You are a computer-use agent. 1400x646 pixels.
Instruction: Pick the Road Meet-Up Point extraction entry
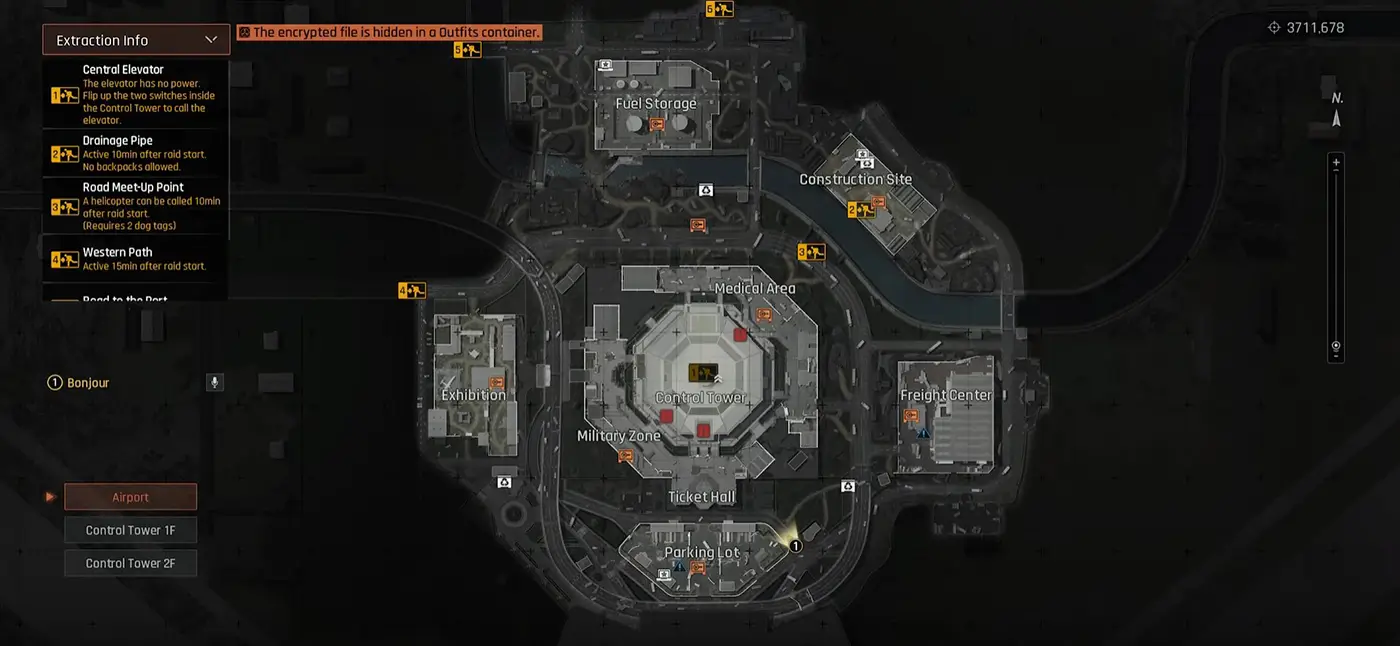(x=135, y=206)
